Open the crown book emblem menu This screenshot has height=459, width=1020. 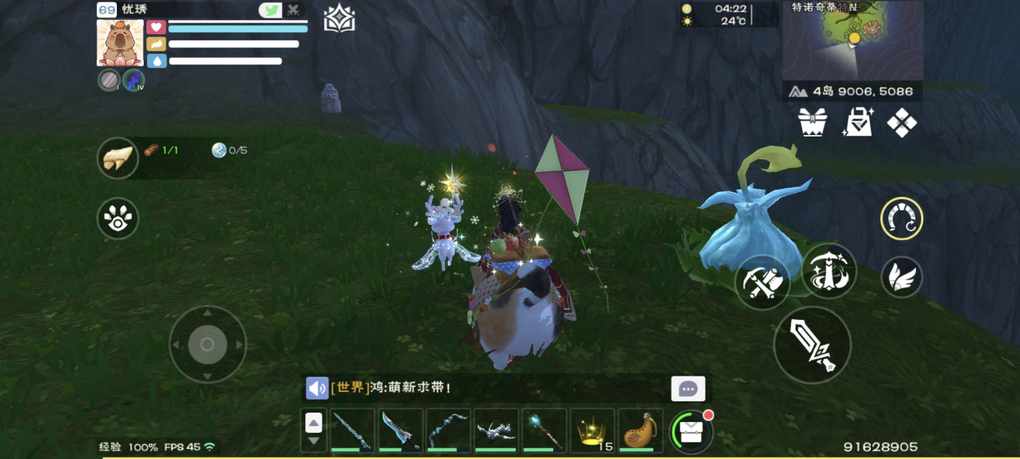340,19
